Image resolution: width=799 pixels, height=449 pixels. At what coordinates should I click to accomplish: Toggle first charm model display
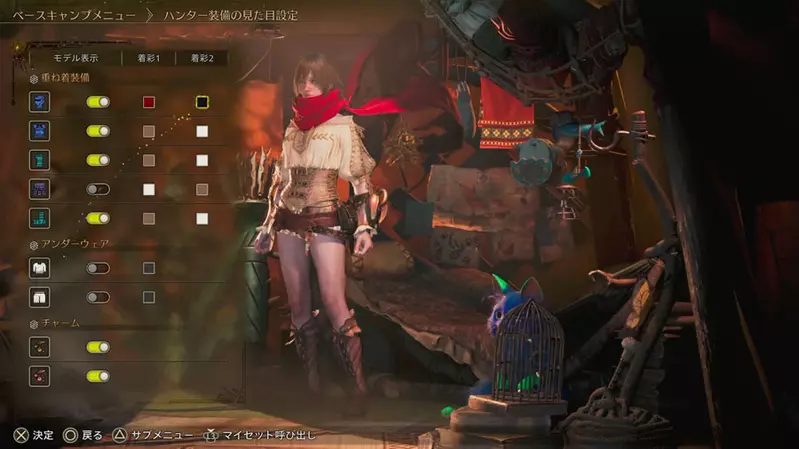coord(98,347)
